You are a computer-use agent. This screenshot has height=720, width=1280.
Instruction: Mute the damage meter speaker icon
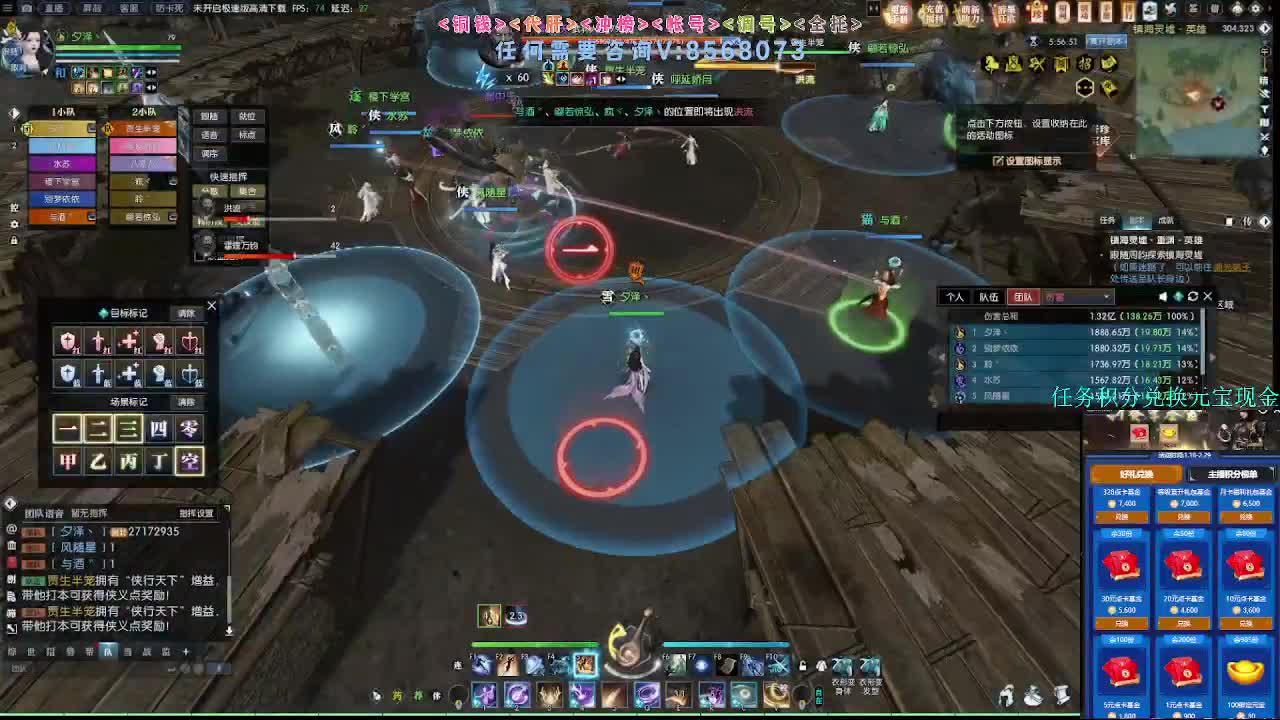click(1163, 296)
